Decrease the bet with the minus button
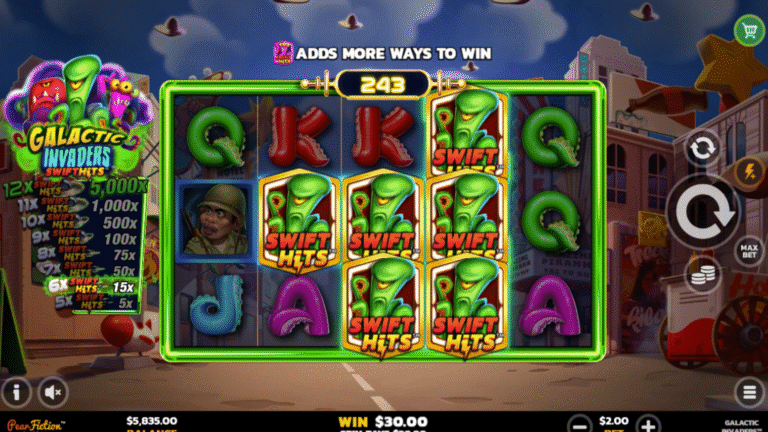The width and height of the screenshot is (768, 432). (578, 423)
